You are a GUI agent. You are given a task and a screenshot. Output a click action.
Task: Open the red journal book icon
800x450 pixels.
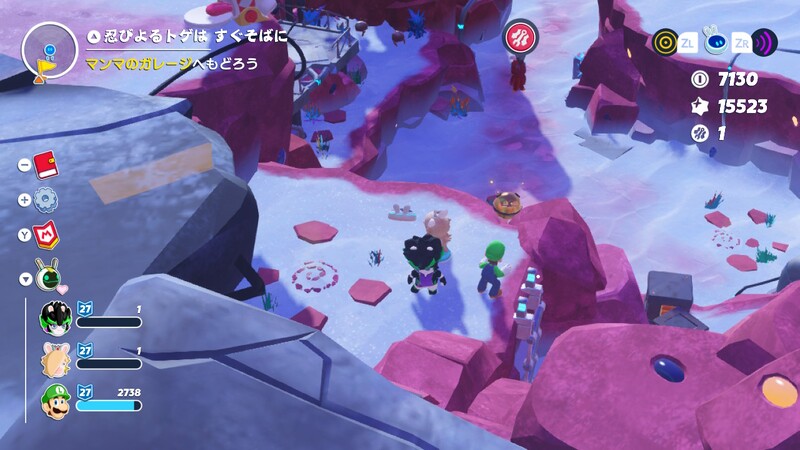45,165
